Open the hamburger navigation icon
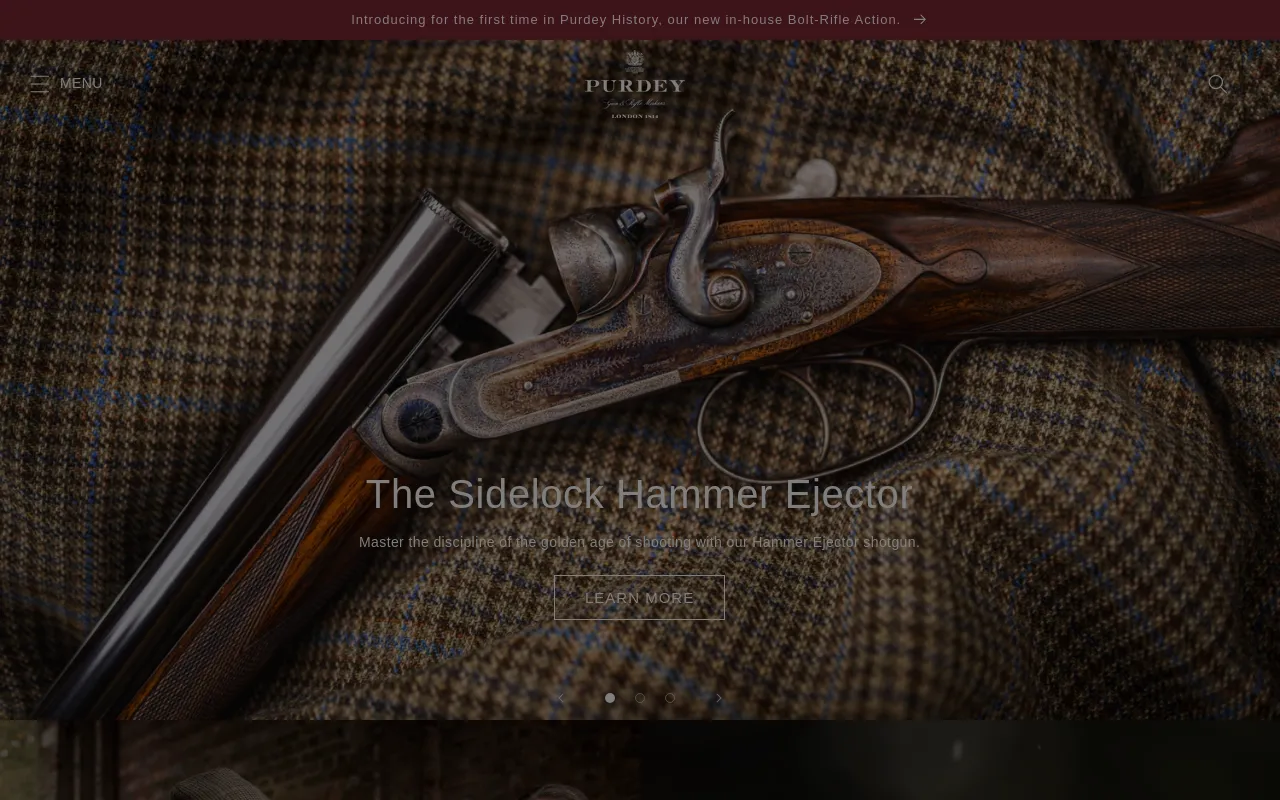Screen dimensions: 1280x800 [x=40, y=84]
